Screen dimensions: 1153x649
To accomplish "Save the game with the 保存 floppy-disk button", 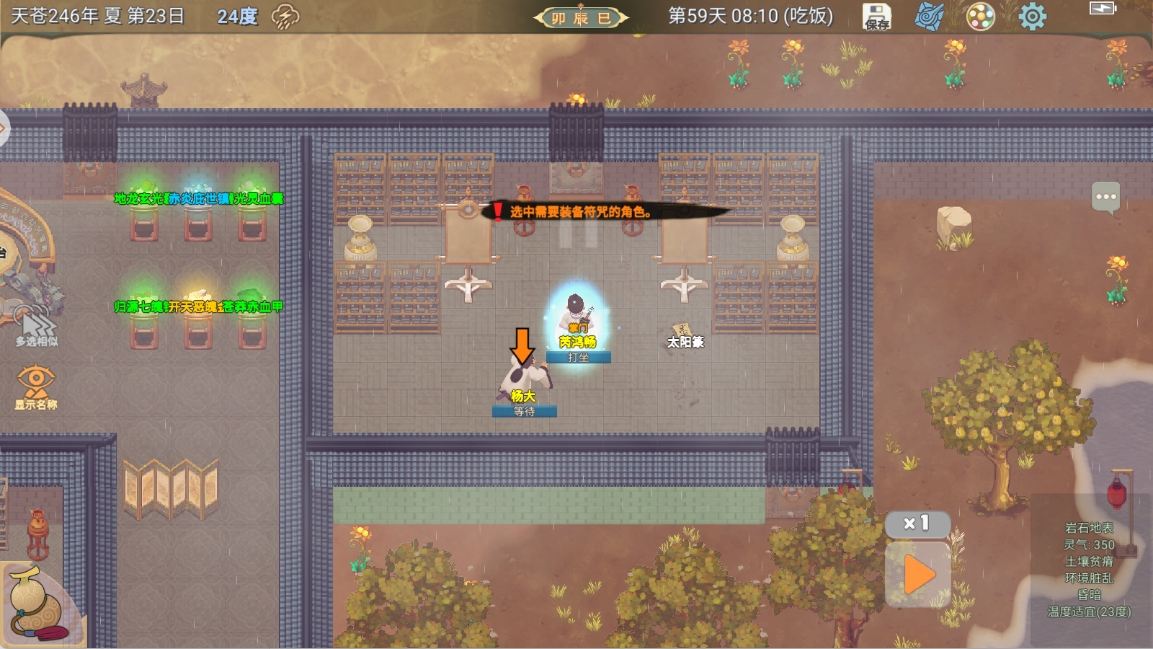I will click(877, 17).
